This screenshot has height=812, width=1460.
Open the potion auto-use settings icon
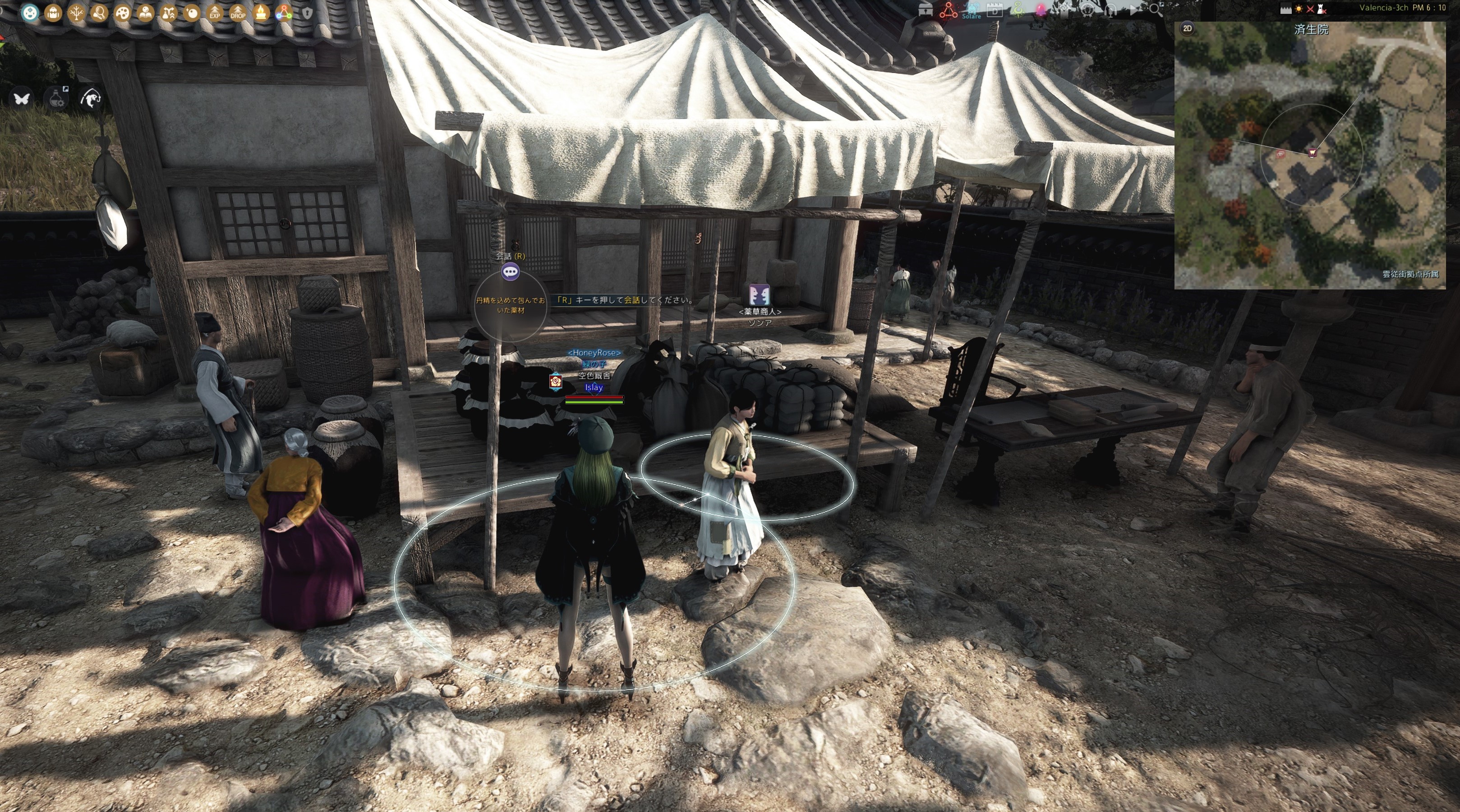[57, 99]
